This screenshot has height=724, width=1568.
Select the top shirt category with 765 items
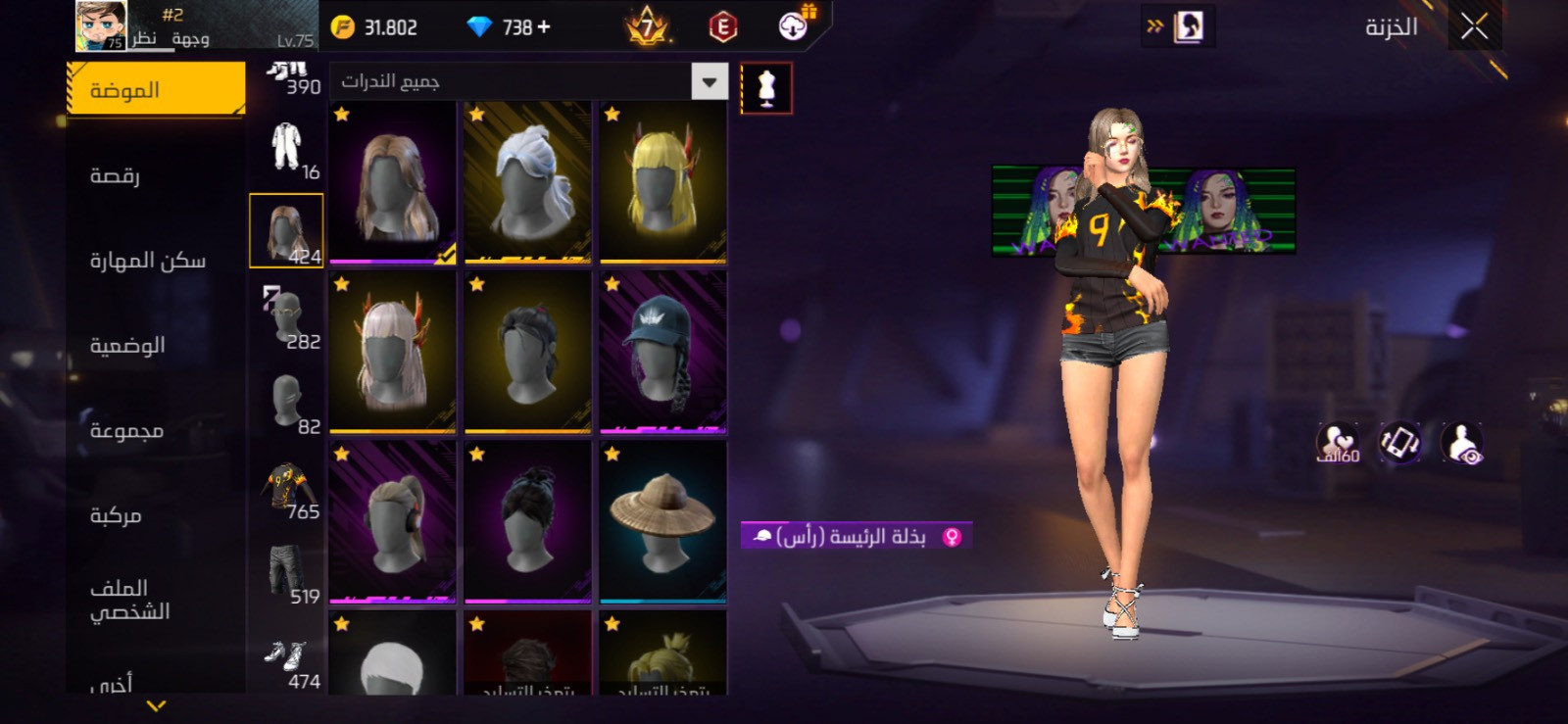pos(287,490)
